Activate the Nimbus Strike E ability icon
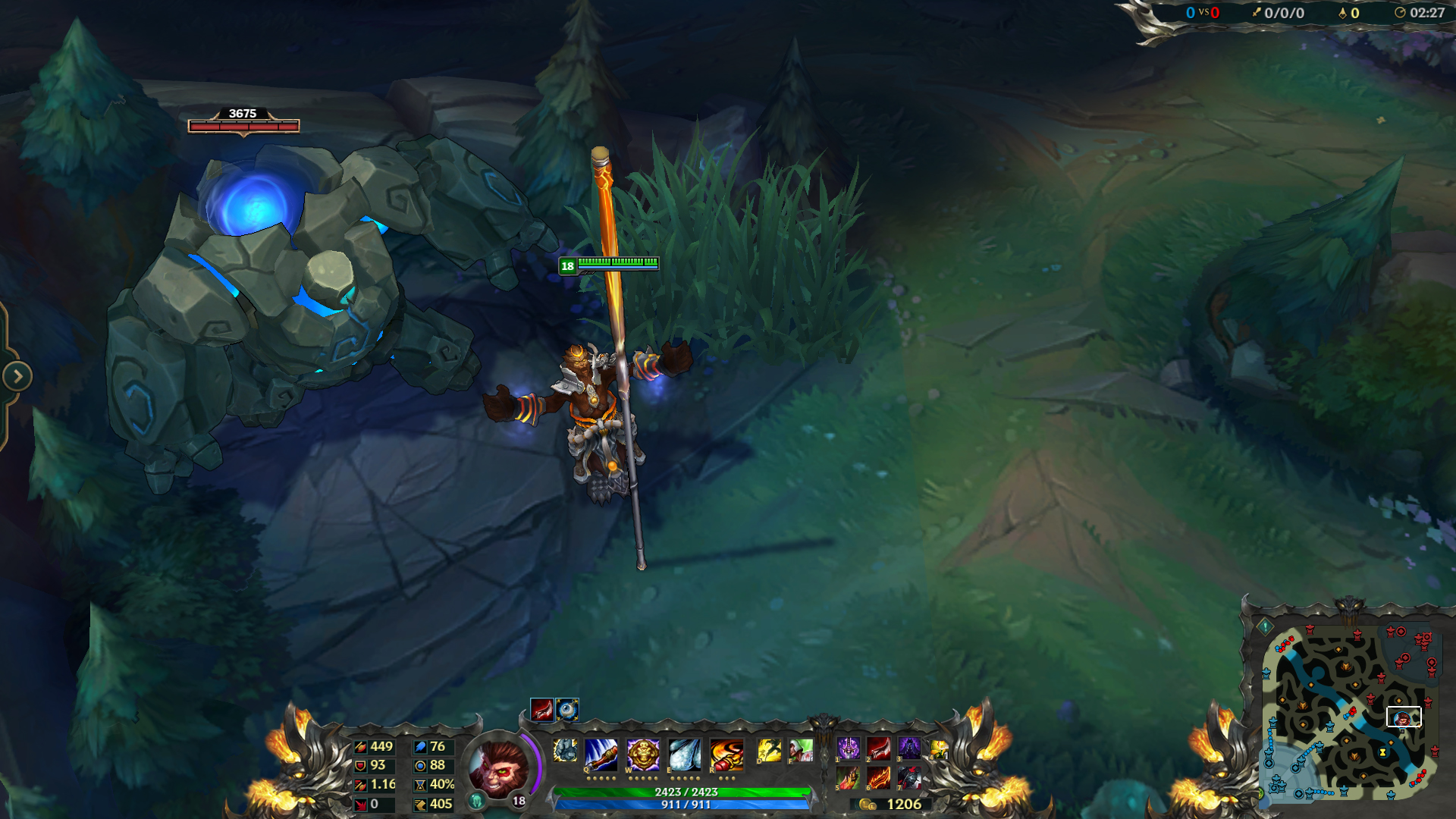 click(685, 754)
